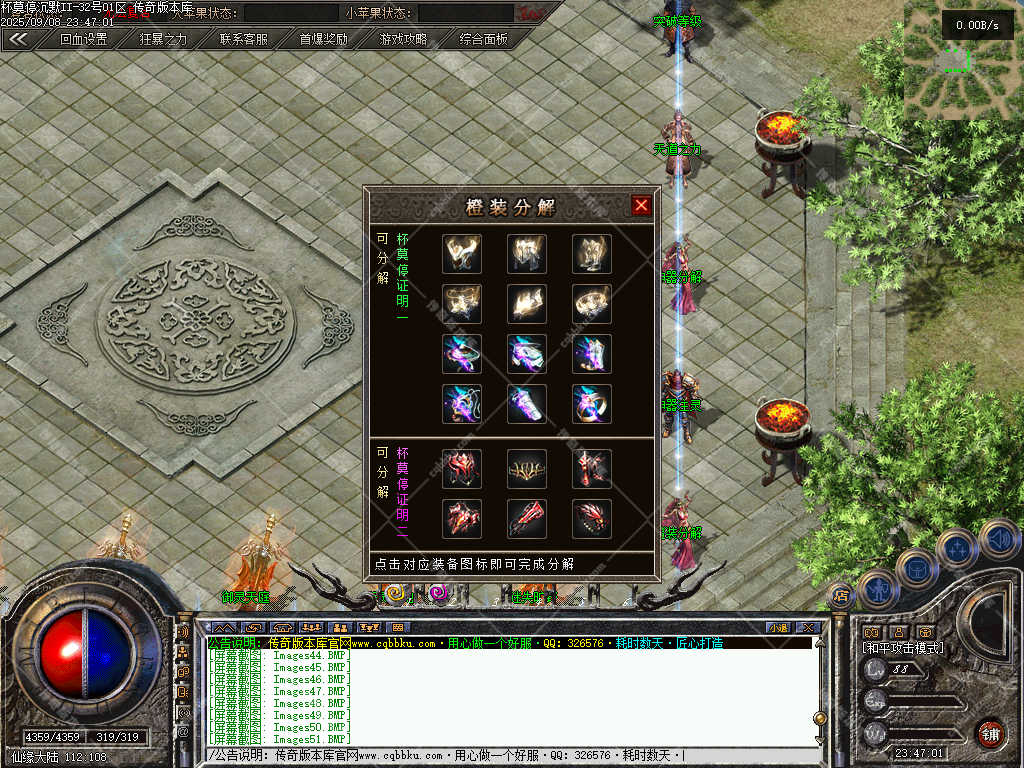Collapse the top menu with the double-arrow button

coord(18,40)
